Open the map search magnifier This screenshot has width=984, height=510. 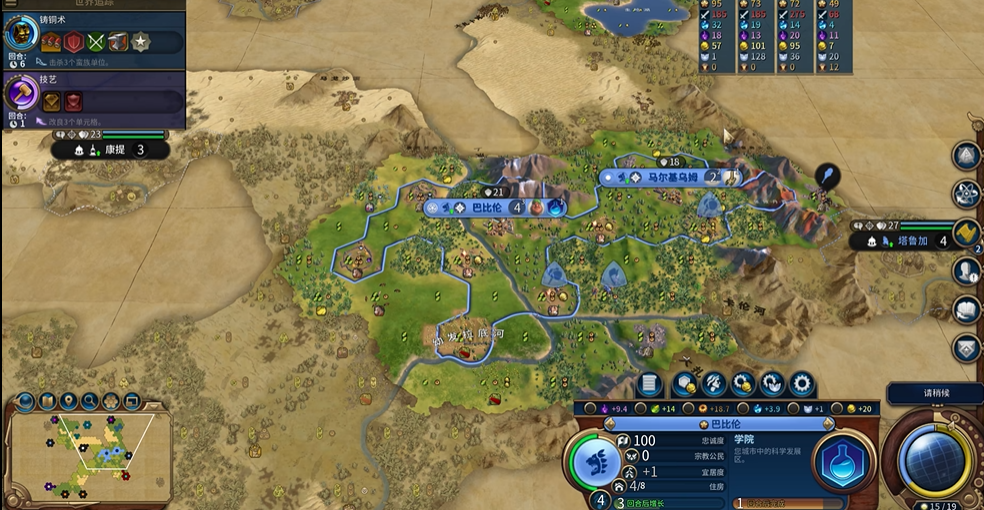pyautogui.click(x=90, y=402)
